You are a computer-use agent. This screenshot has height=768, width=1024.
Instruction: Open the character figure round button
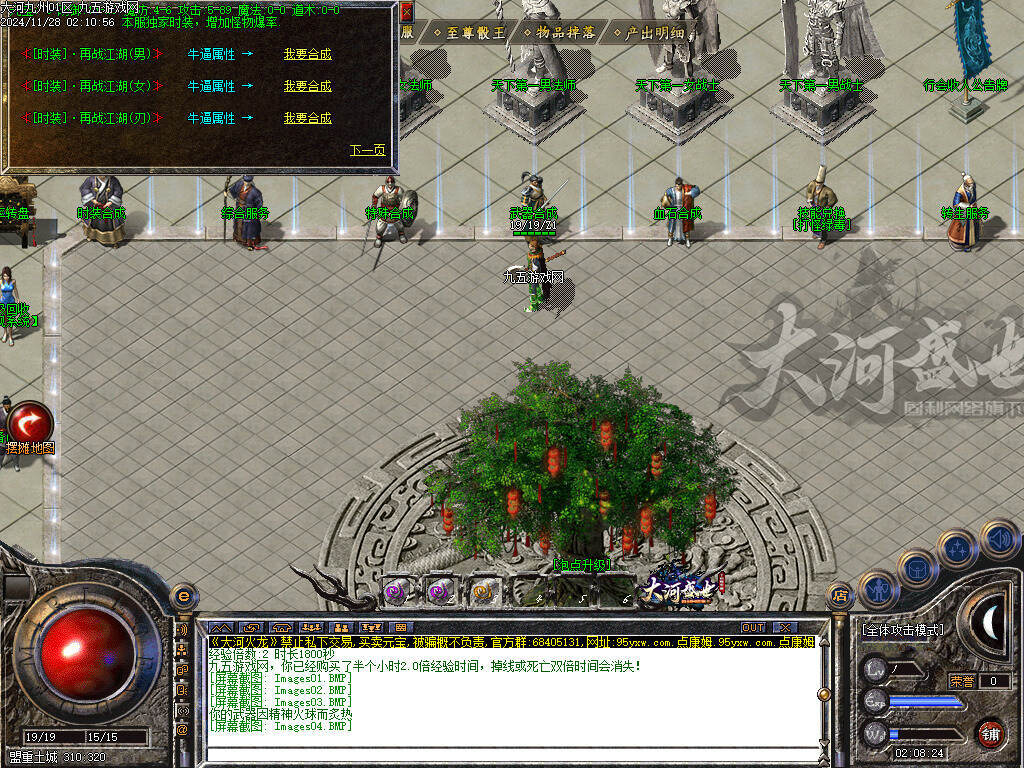coord(877,592)
